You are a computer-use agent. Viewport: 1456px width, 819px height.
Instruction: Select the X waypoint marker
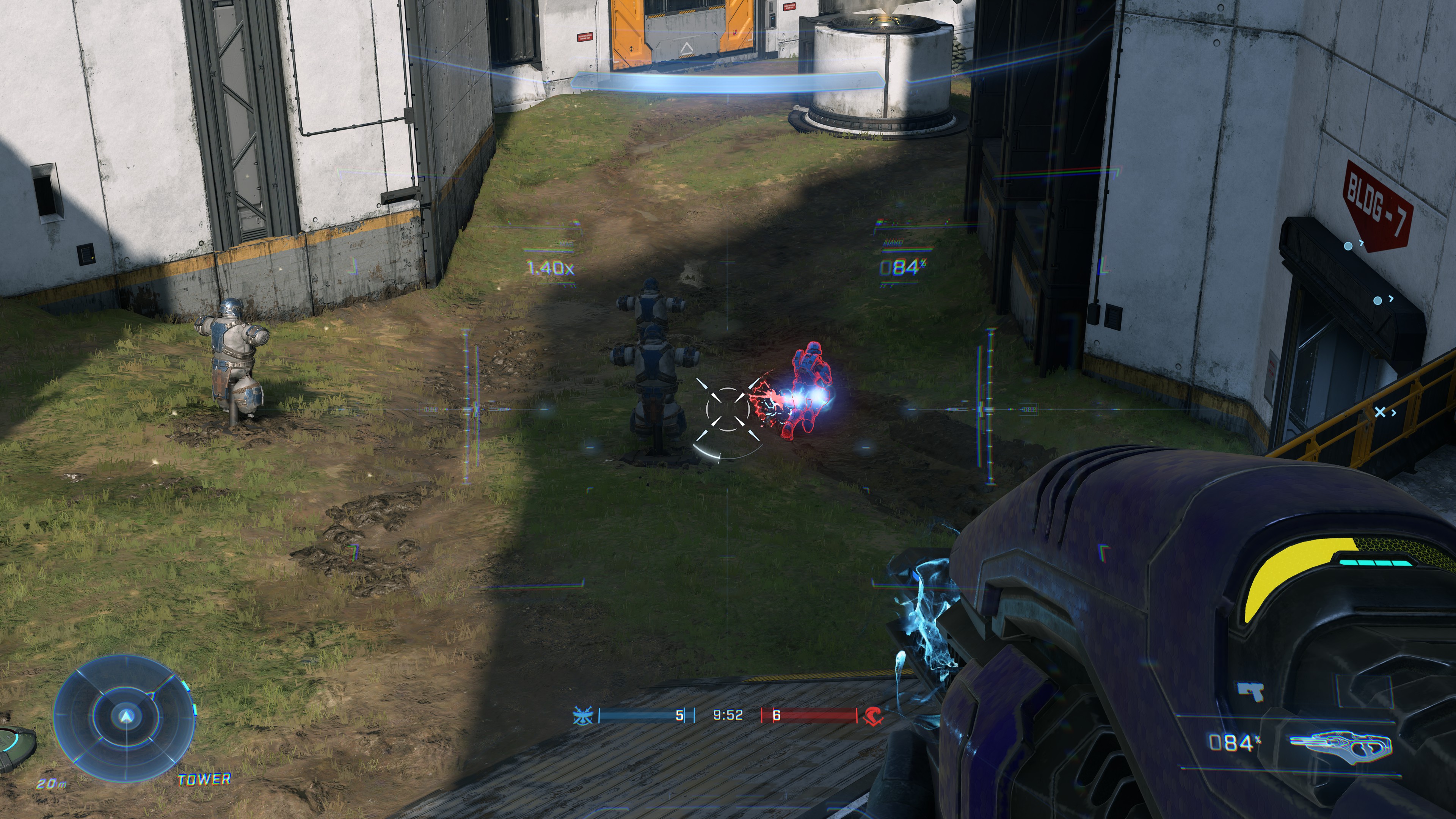pos(1380,411)
